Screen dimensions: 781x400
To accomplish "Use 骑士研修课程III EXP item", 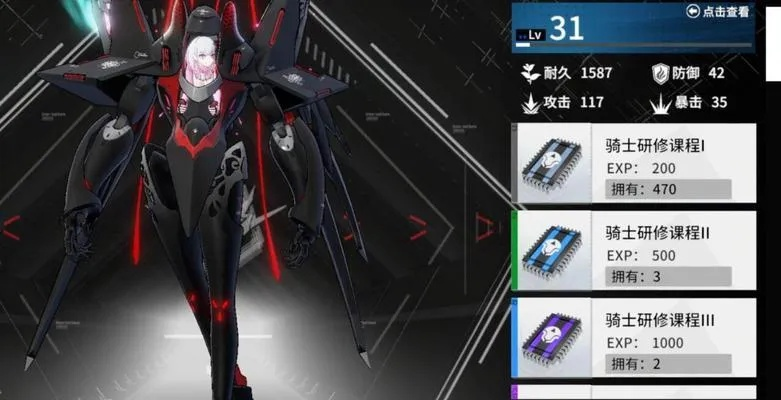I will point(634,340).
